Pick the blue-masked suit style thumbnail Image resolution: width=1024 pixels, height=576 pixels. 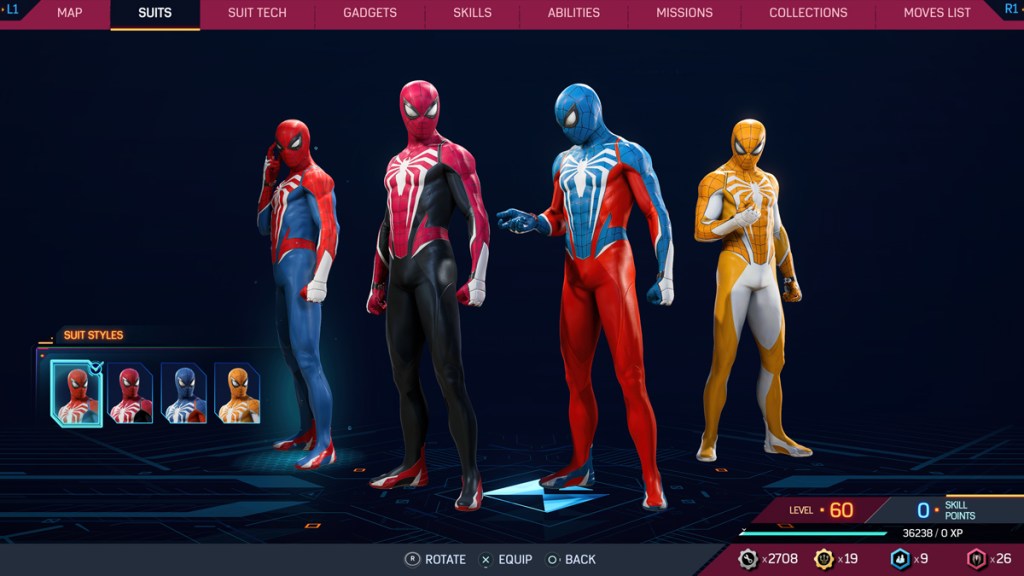pyautogui.click(x=184, y=393)
